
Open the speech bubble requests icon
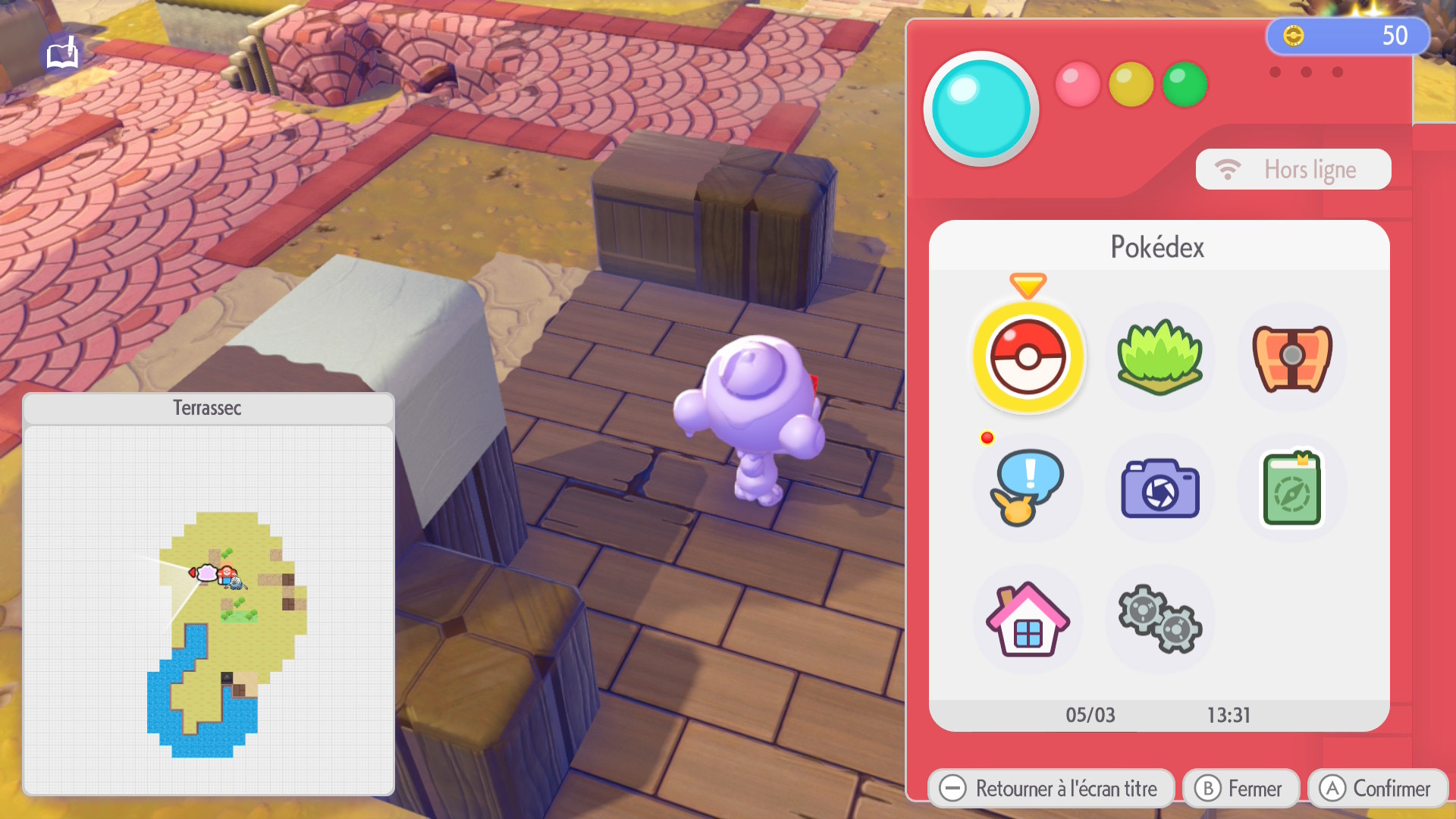click(x=1028, y=488)
